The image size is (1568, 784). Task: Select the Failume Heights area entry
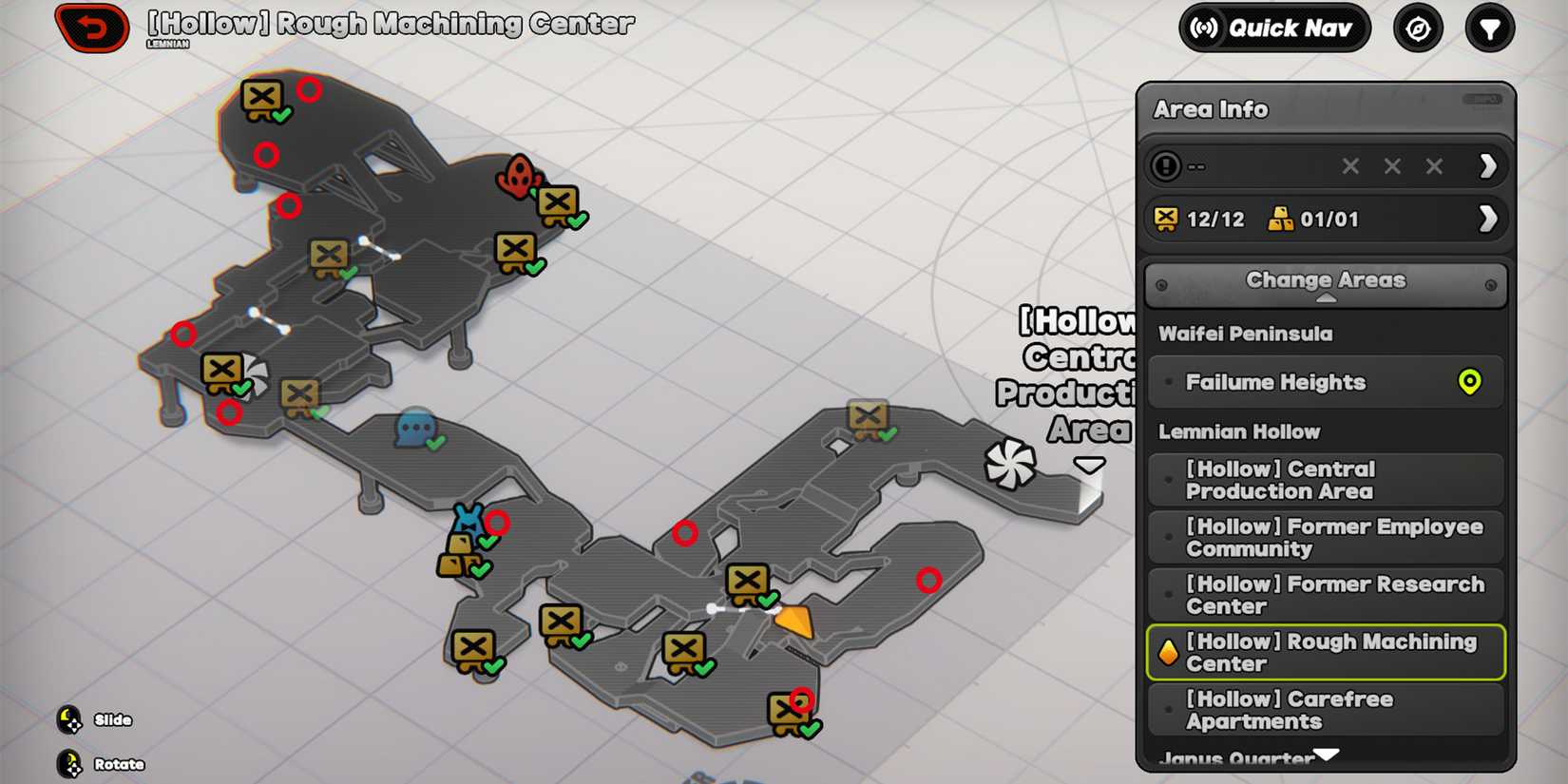point(1311,382)
